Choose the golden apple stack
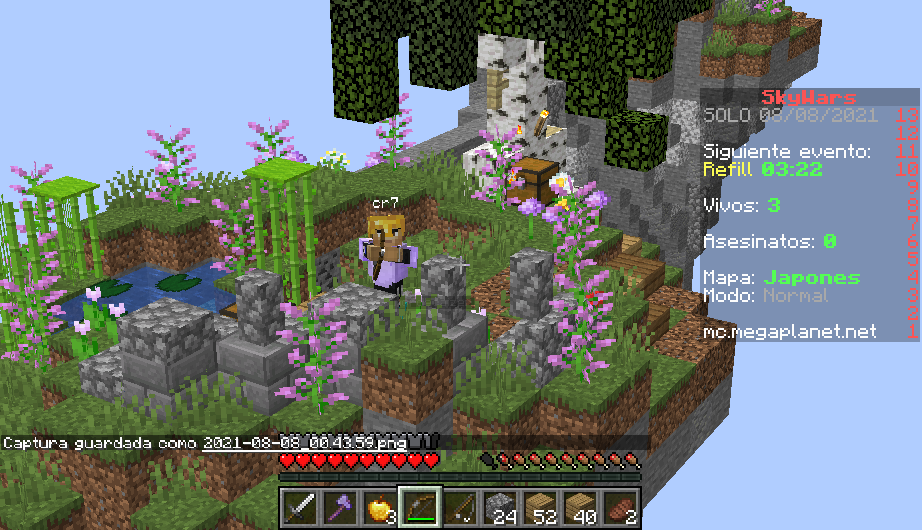 coord(378,507)
